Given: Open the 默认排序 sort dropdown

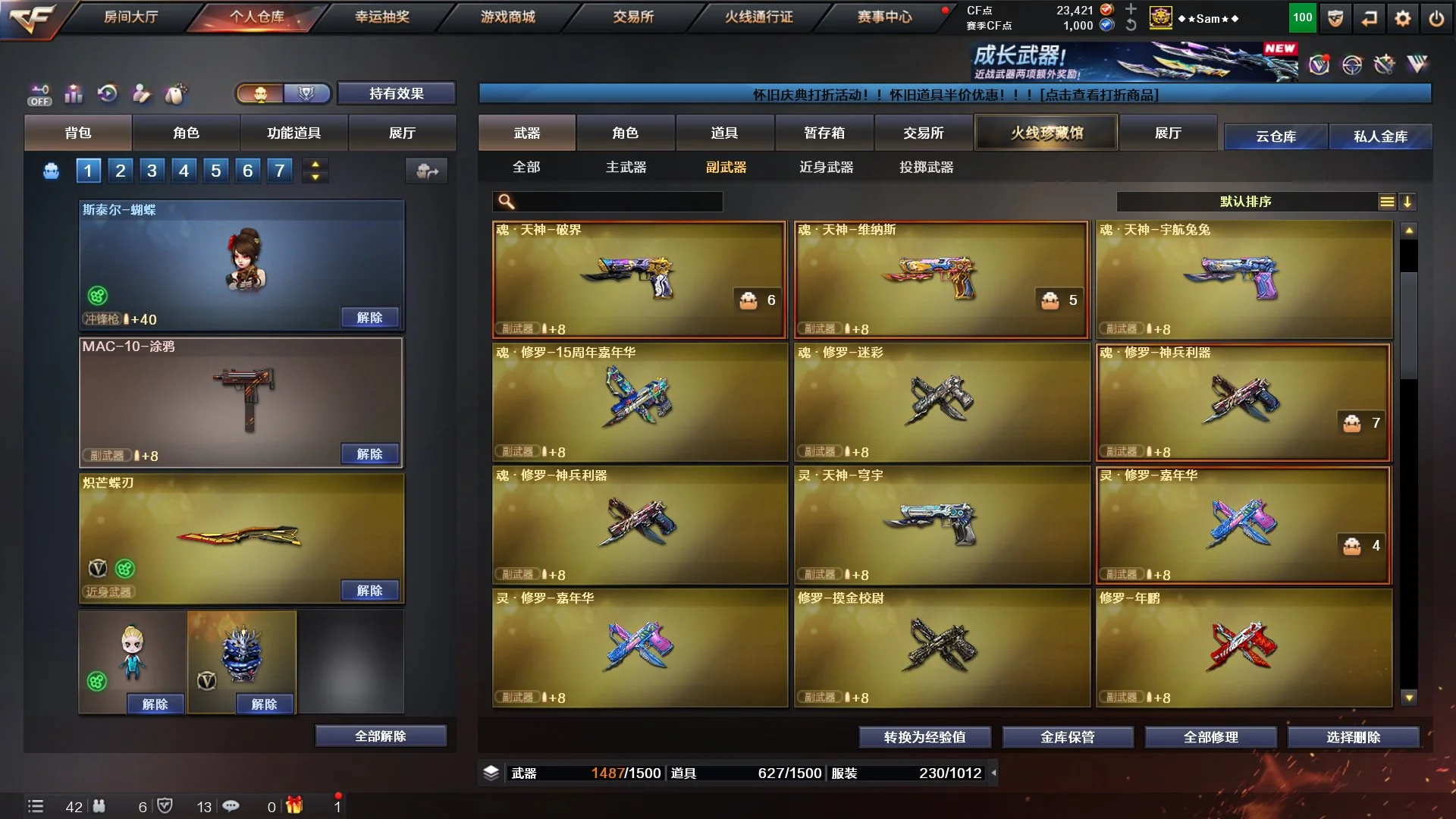Looking at the screenshot, I should click(x=1245, y=202).
